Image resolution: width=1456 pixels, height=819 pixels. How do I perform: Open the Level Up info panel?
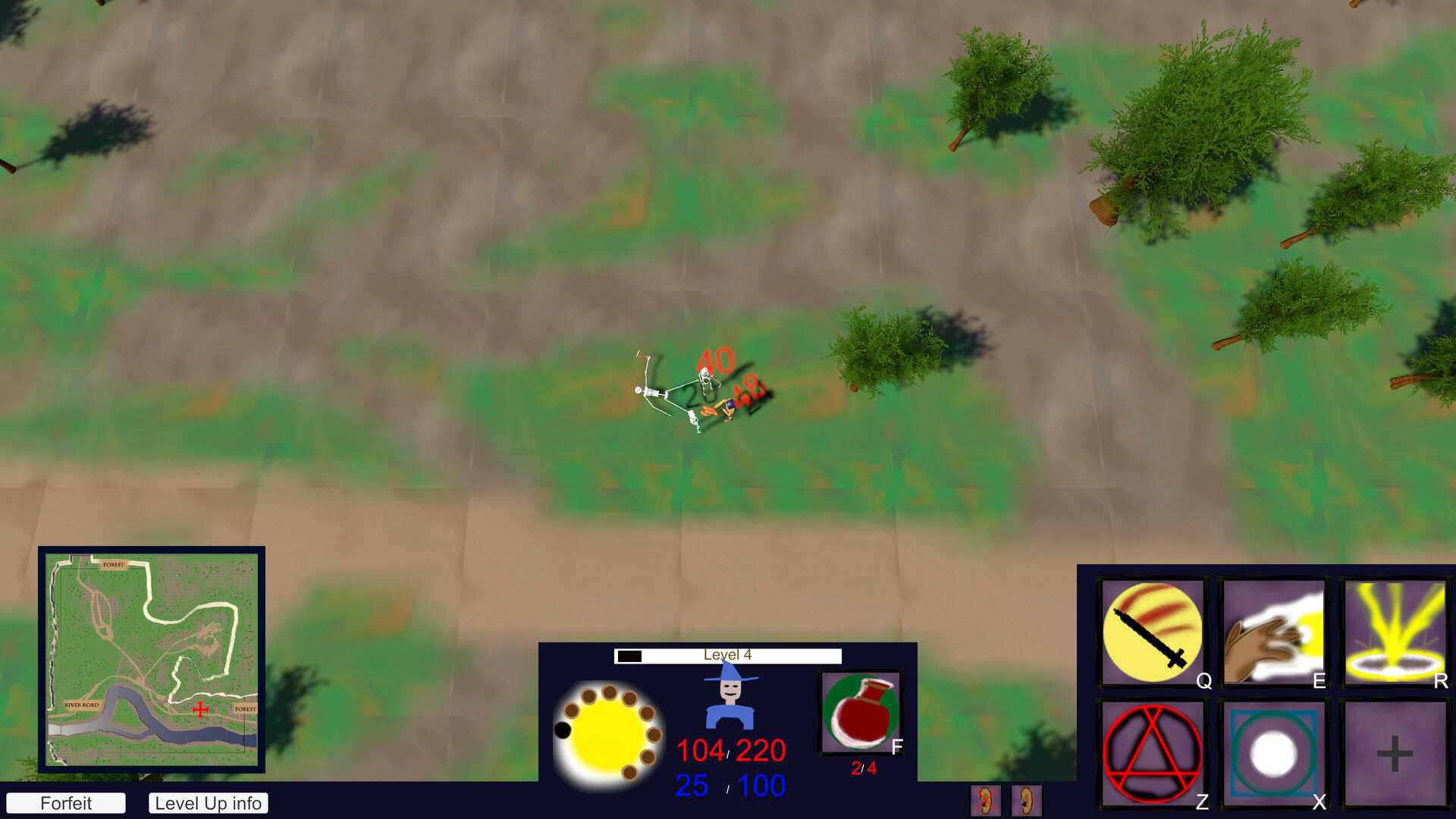click(x=208, y=803)
